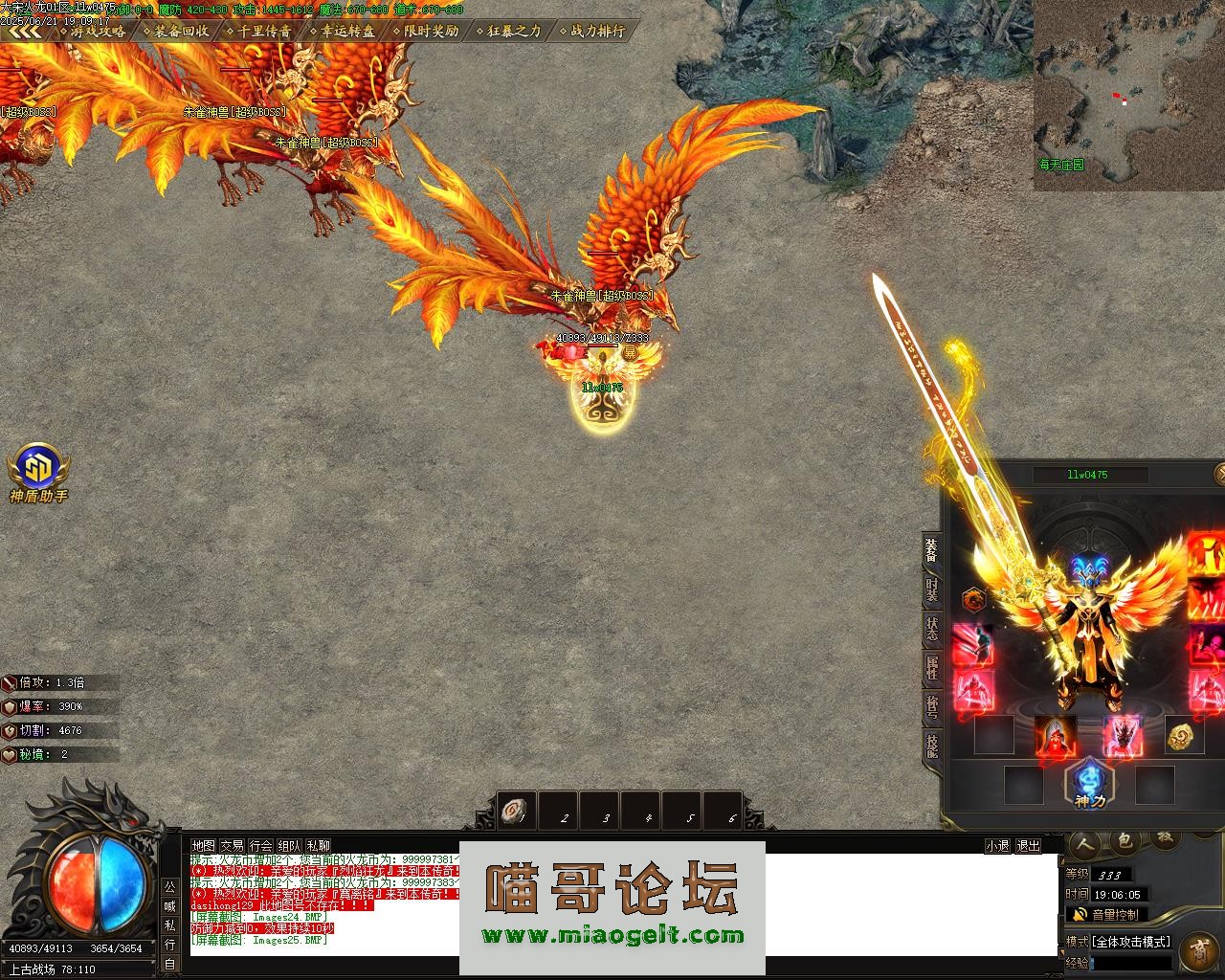Show the 战力排行 power ranking
The width and height of the screenshot is (1225, 980).
tap(595, 31)
